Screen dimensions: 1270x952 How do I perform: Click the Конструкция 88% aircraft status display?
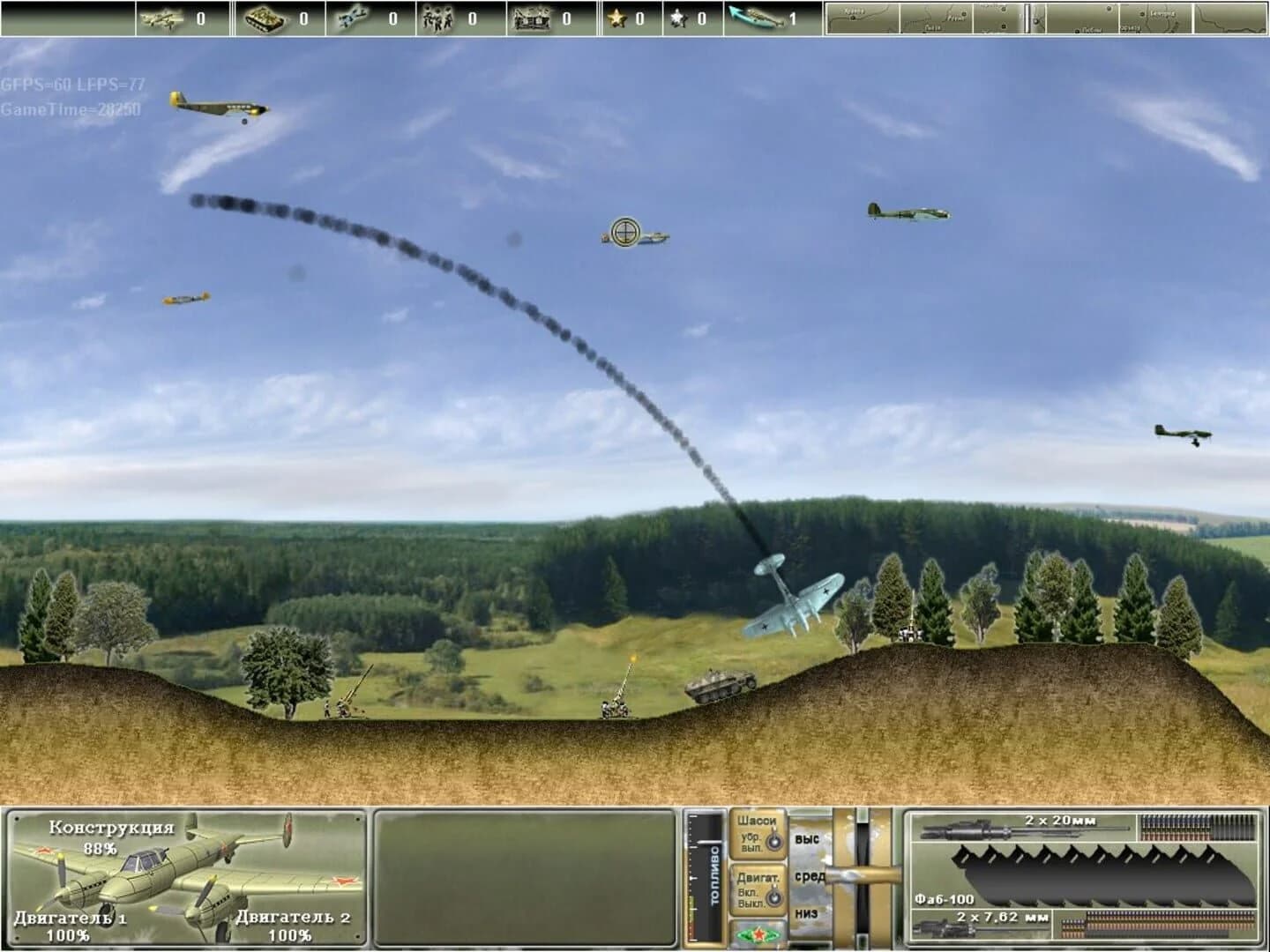click(110, 837)
